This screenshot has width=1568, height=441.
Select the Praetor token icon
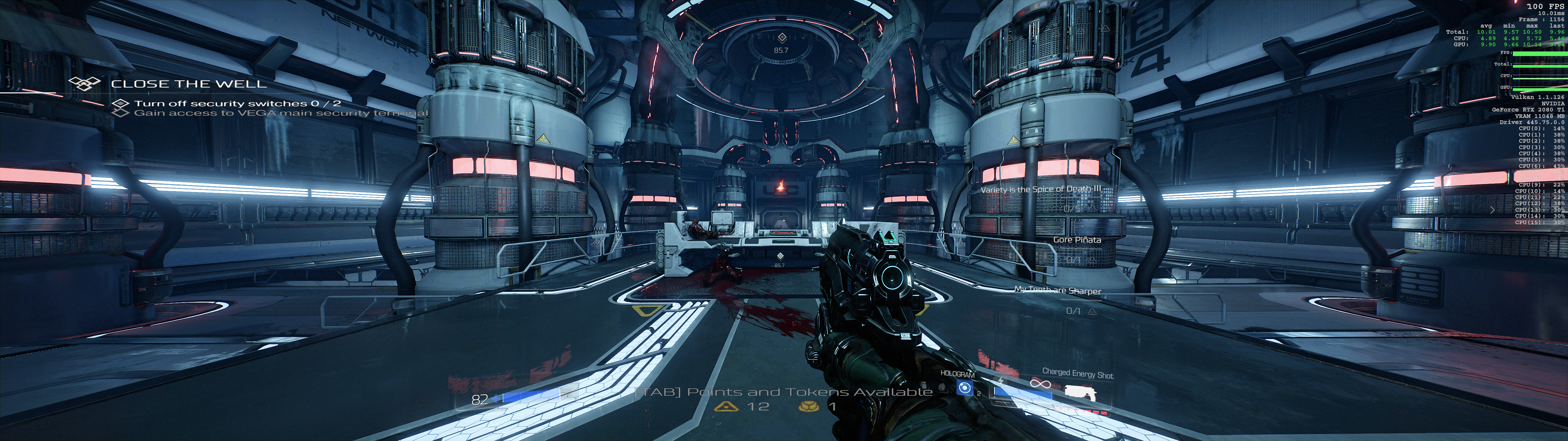click(809, 406)
